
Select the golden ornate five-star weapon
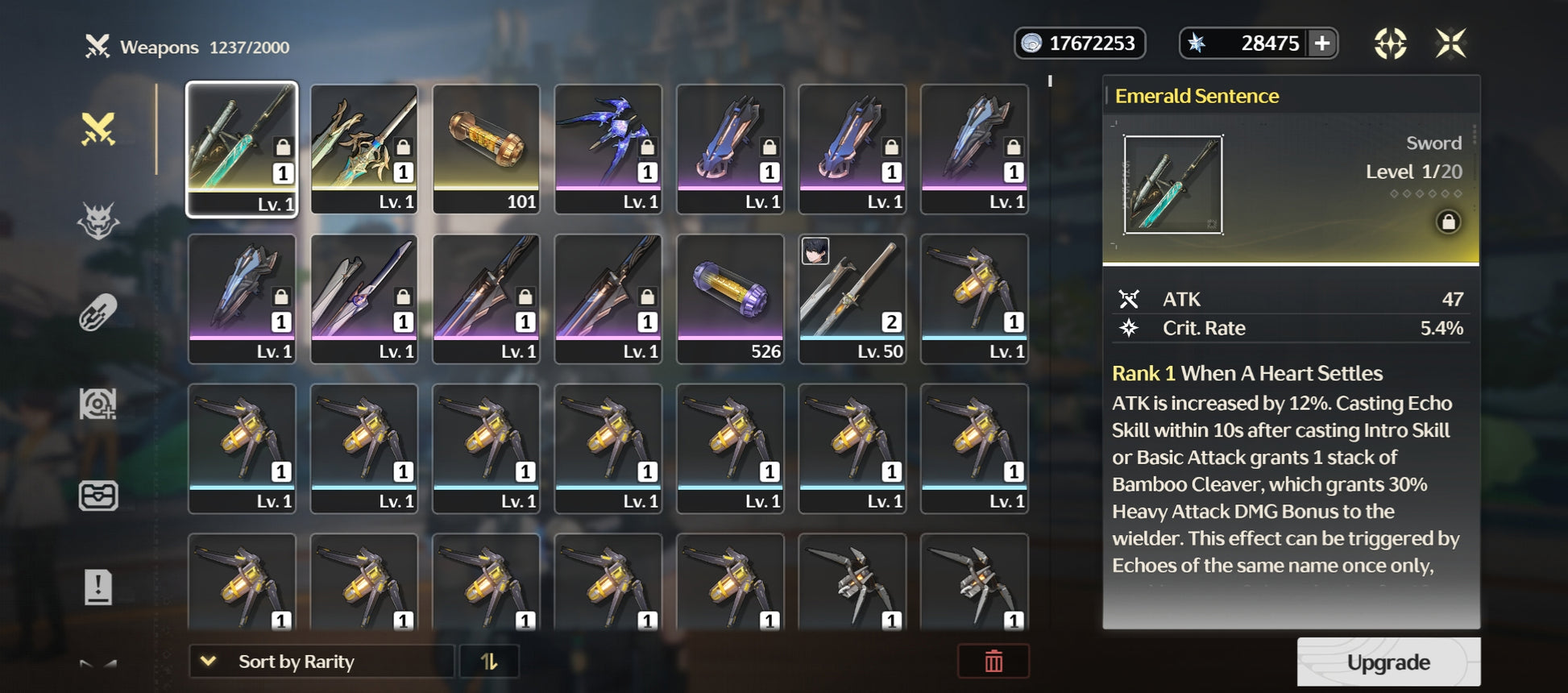click(363, 148)
